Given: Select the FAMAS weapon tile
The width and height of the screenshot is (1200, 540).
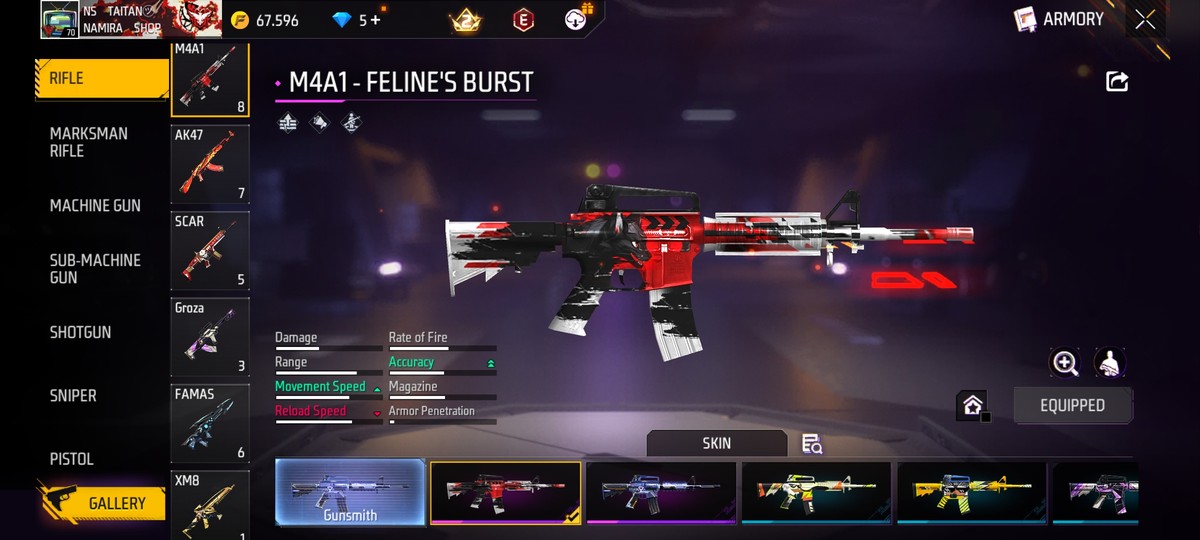Looking at the screenshot, I should pyautogui.click(x=210, y=423).
